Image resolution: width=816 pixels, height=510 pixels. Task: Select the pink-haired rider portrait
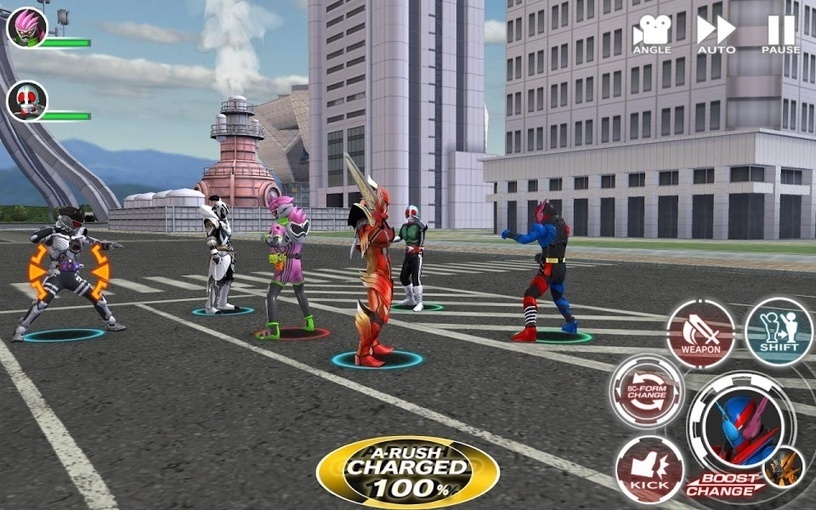[x=26, y=27]
